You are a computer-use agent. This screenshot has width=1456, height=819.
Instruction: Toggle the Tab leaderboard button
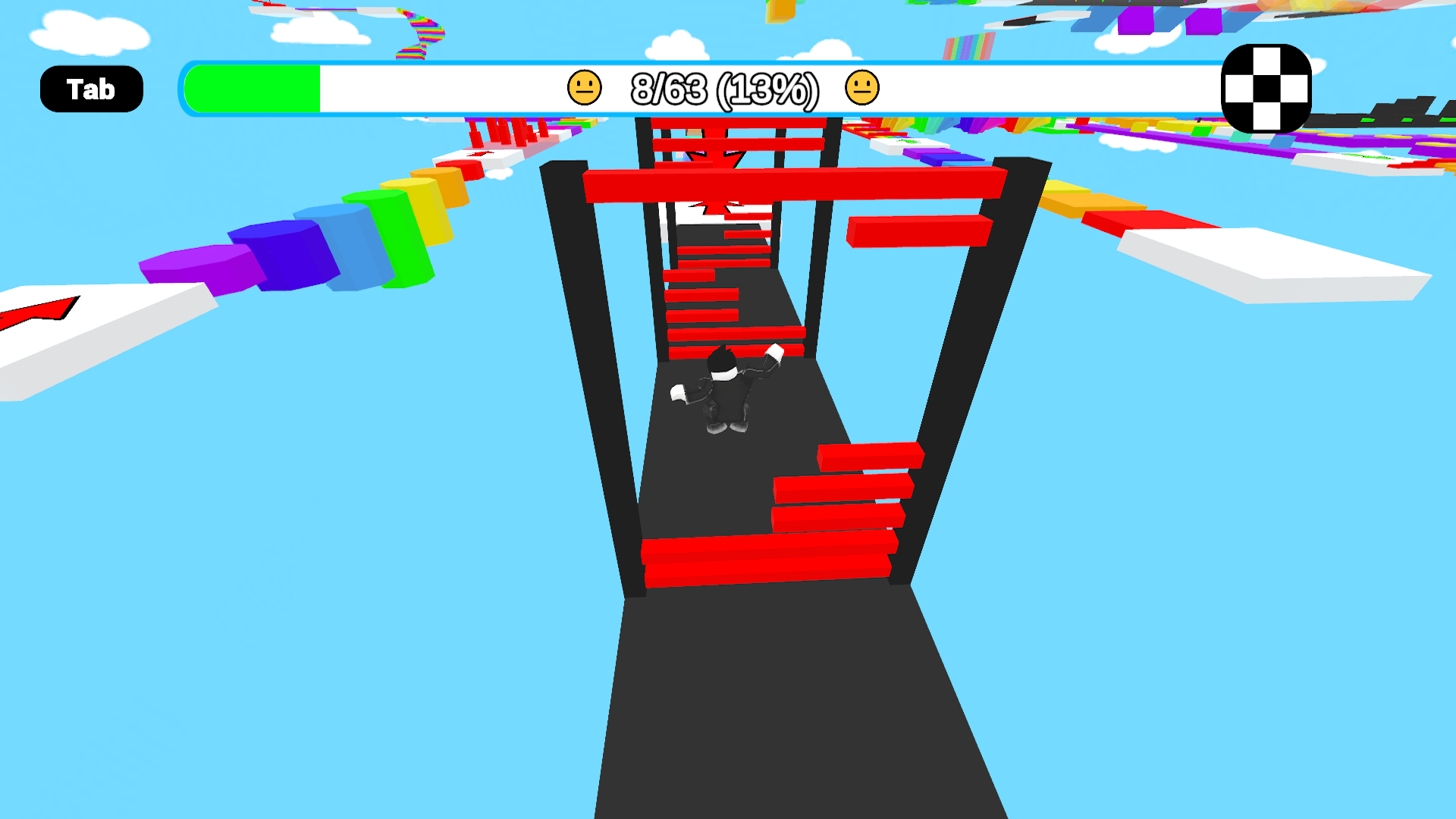click(91, 88)
